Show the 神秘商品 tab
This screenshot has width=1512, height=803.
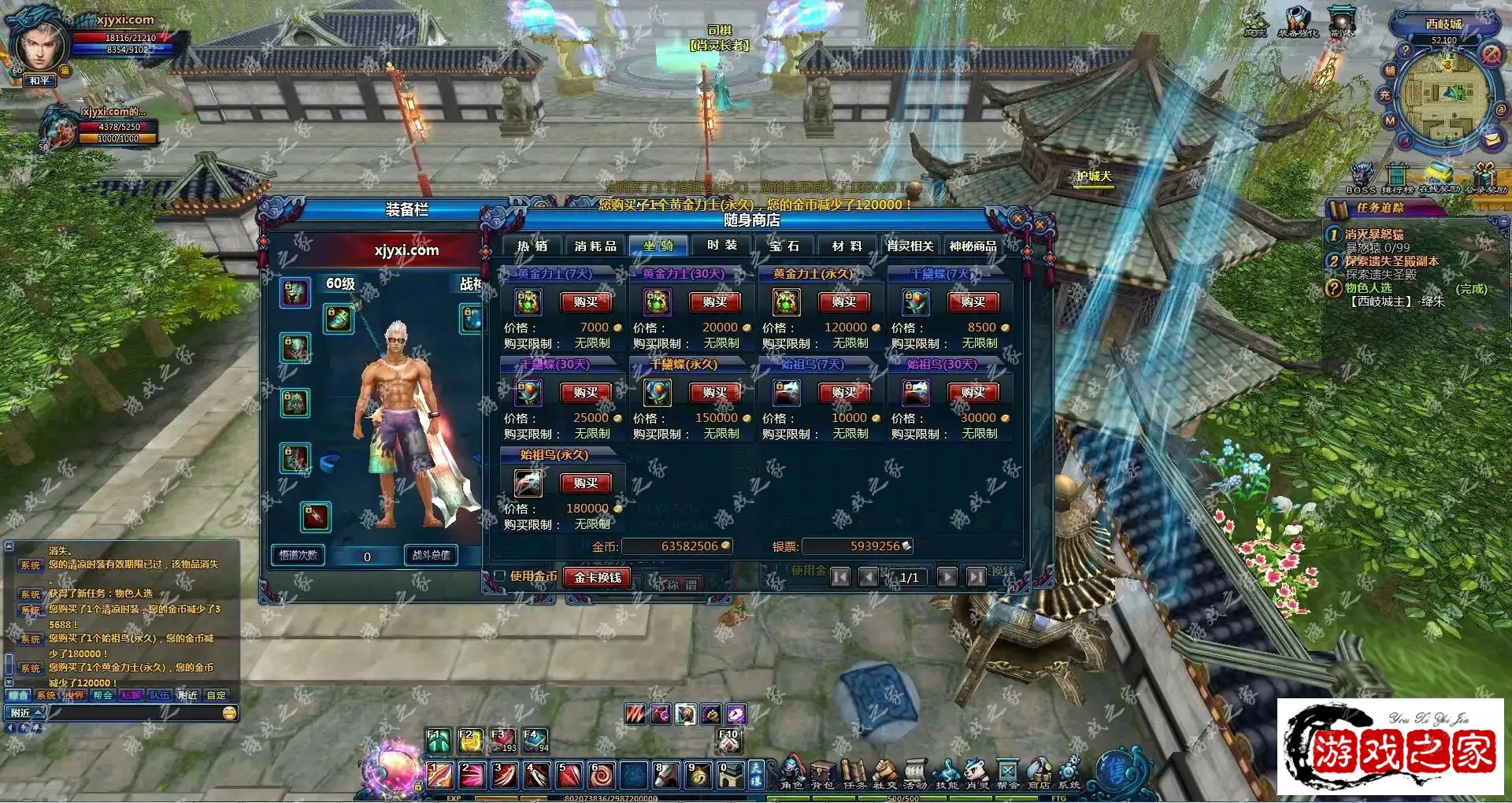click(x=973, y=246)
